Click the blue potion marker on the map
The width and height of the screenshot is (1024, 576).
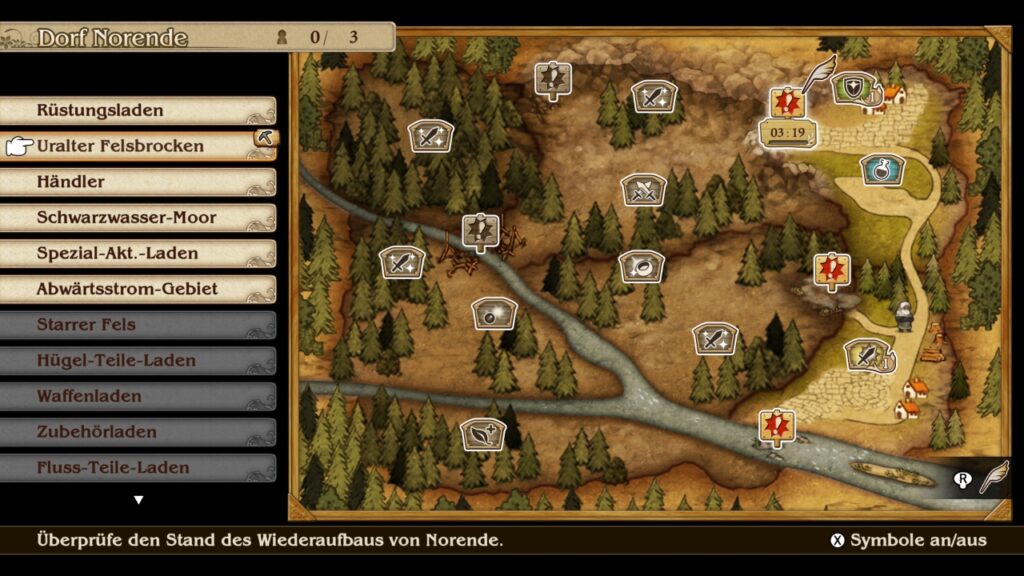(882, 169)
